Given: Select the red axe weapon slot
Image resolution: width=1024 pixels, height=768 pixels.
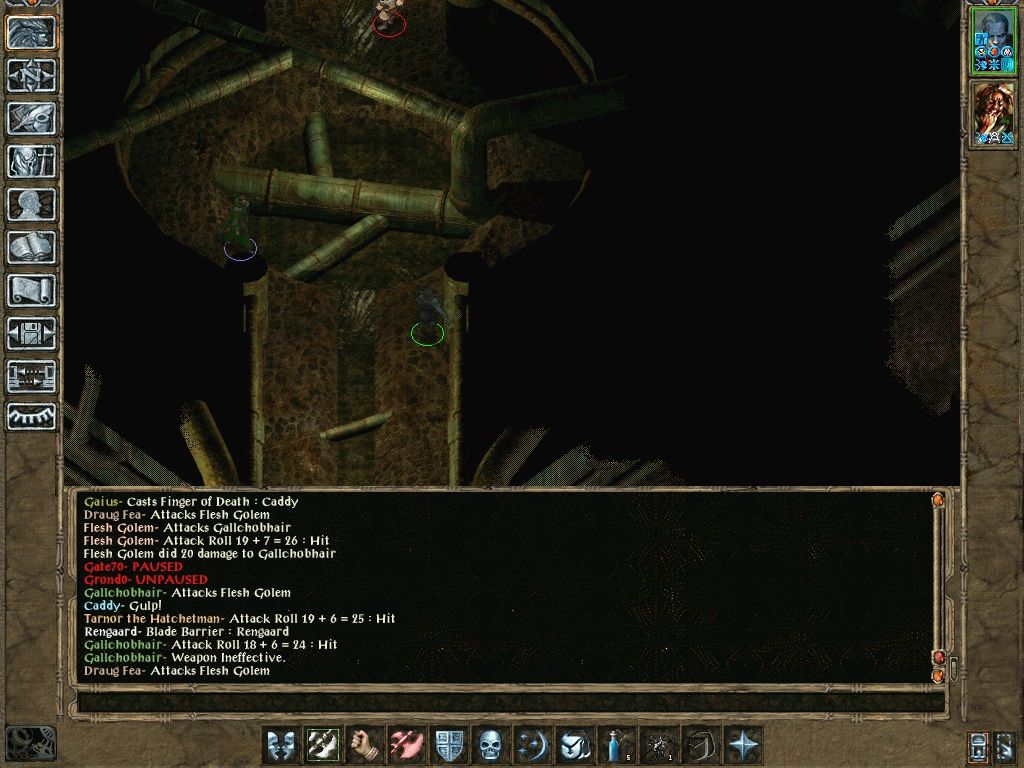Looking at the screenshot, I should coord(406,745).
